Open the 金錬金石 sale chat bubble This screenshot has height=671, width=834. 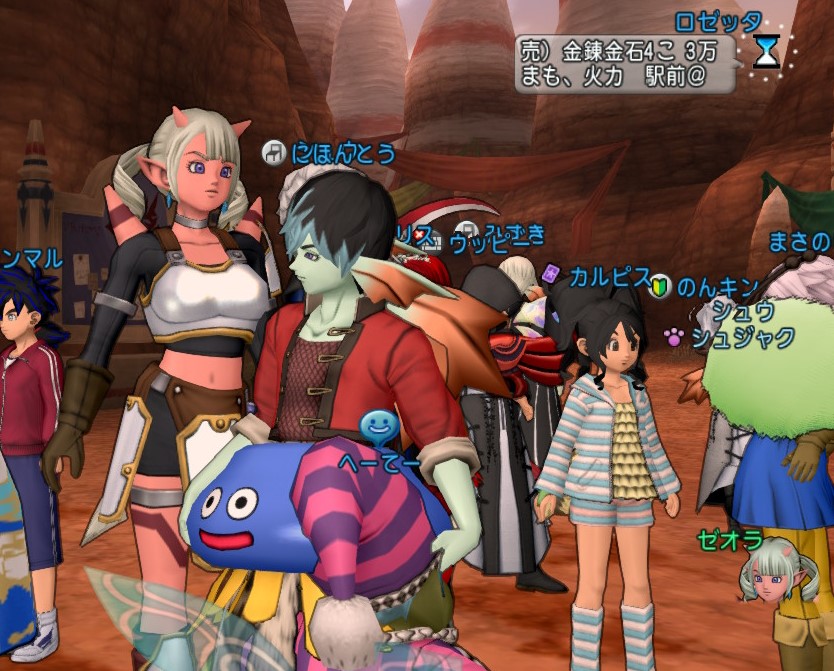pyautogui.click(x=625, y=64)
